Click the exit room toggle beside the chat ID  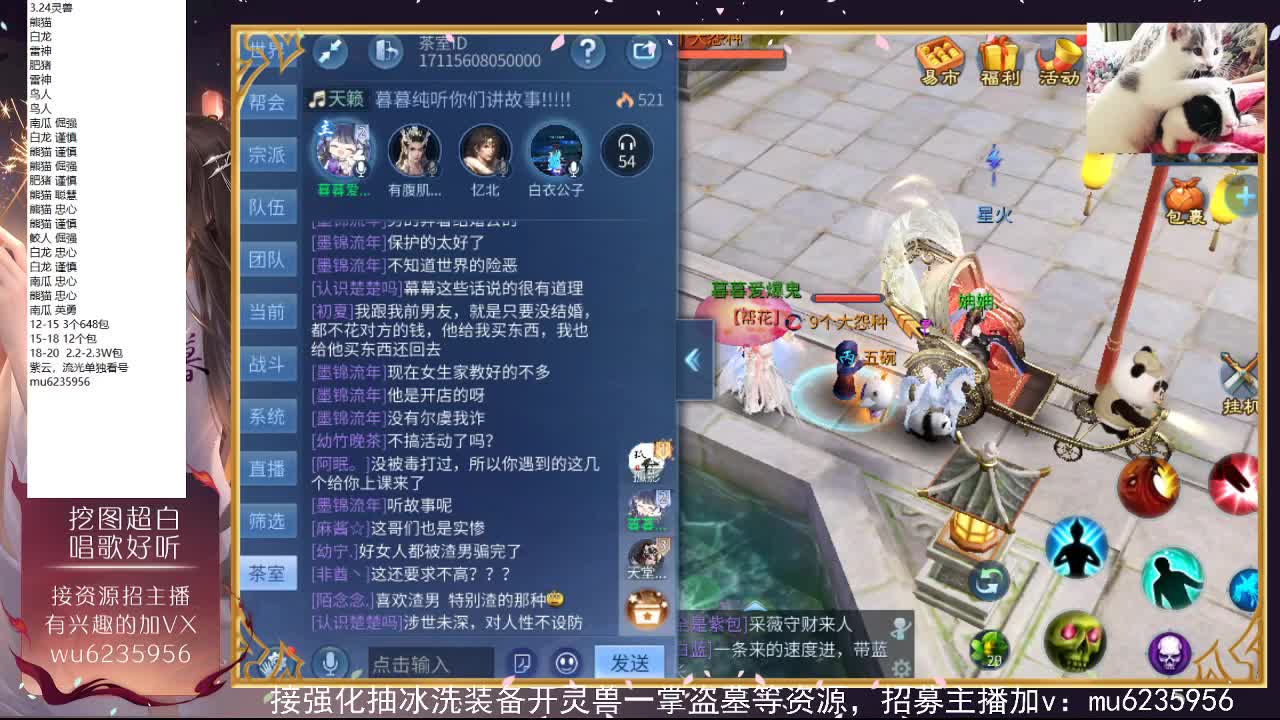[x=386, y=52]
